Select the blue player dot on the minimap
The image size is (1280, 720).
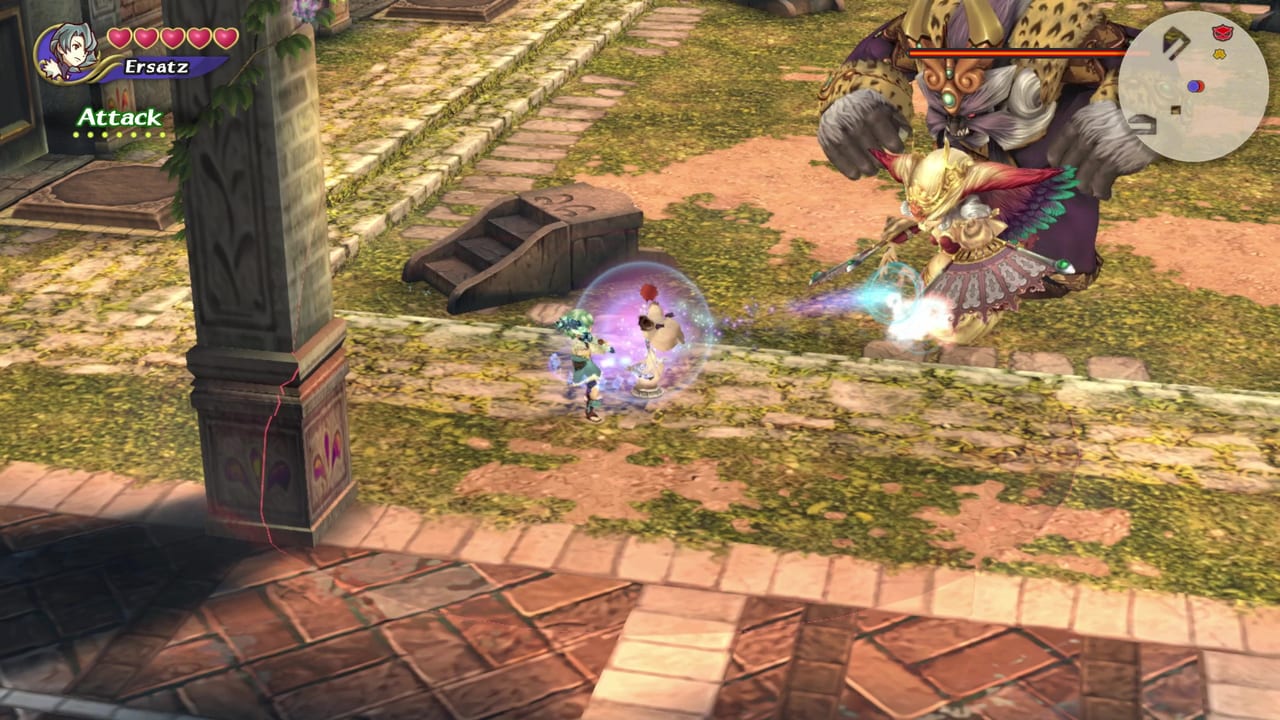click(x=1192, y=85)
